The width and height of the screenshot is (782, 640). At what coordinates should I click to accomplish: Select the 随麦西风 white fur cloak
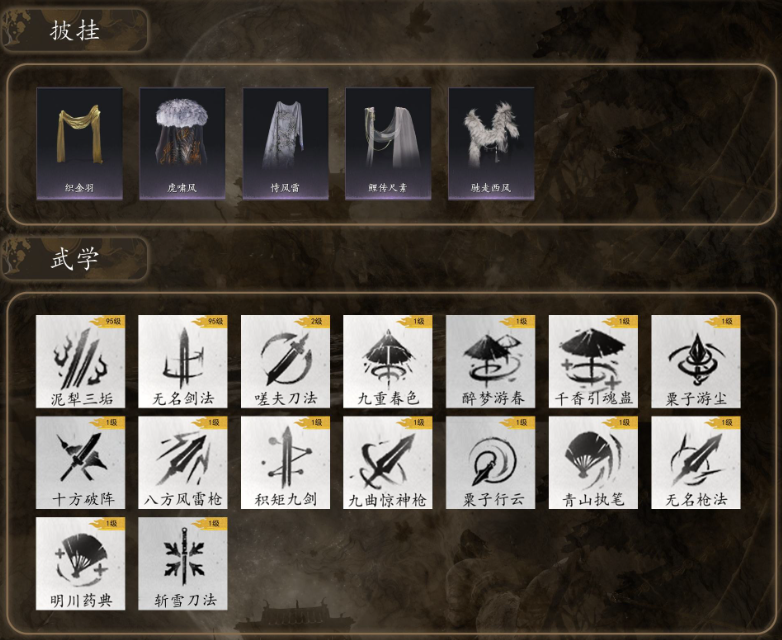click(491, 143)
